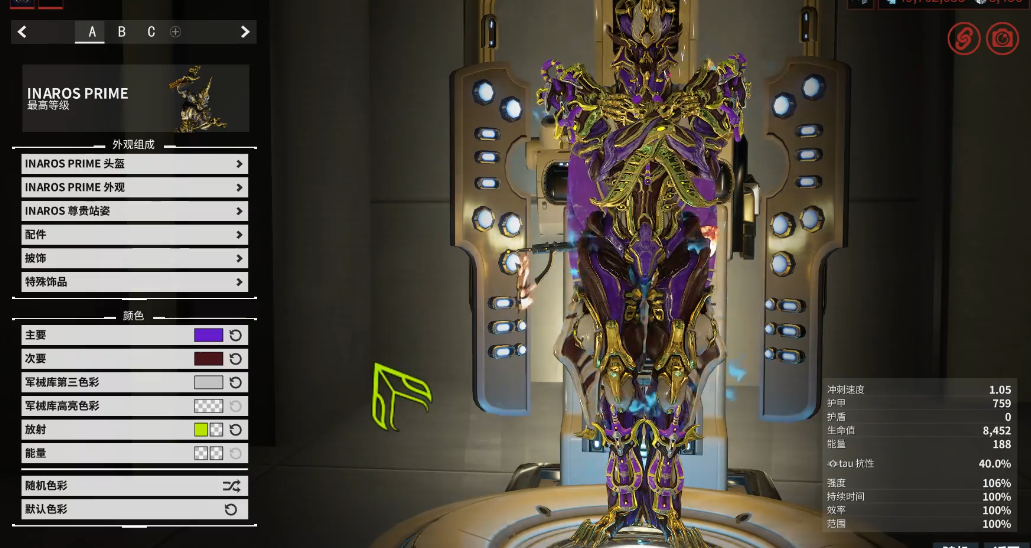The image size is (1031, 548).
Task: Open the 配件 attachments menu
Action: pos(134,235)
